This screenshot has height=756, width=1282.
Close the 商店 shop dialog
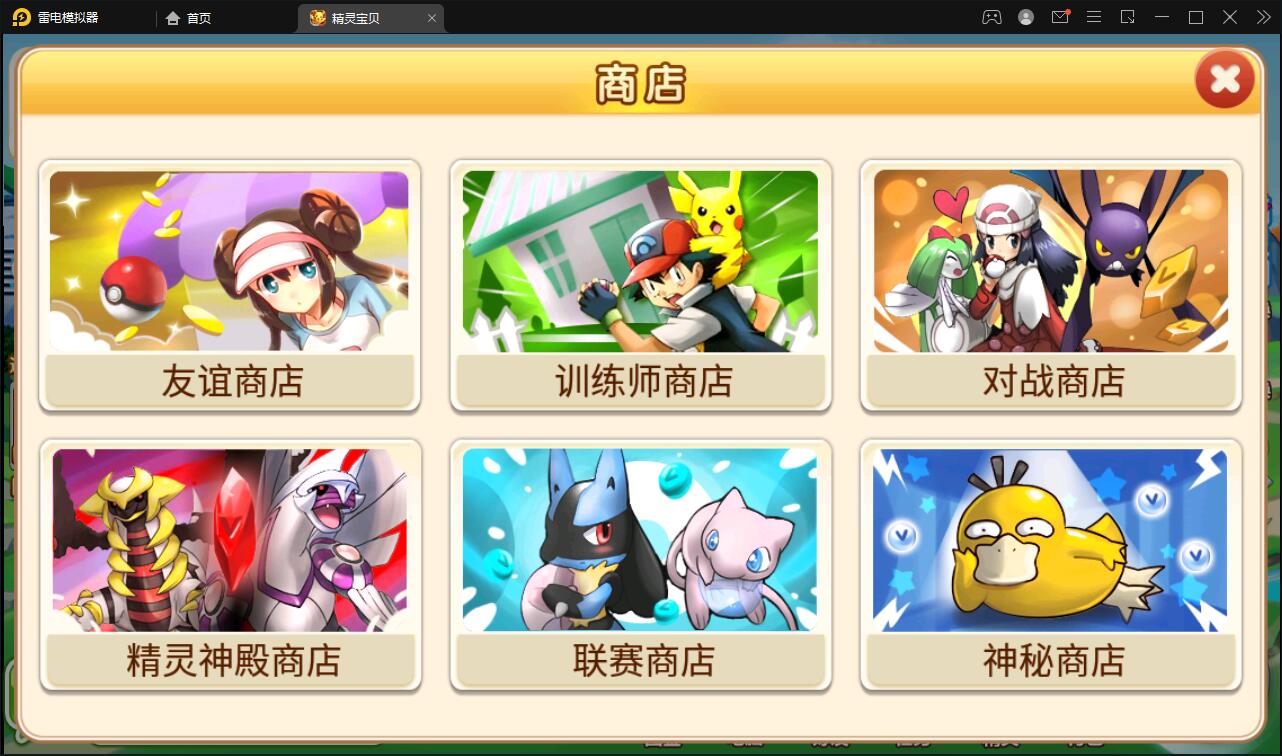(x=1224, y=79)
